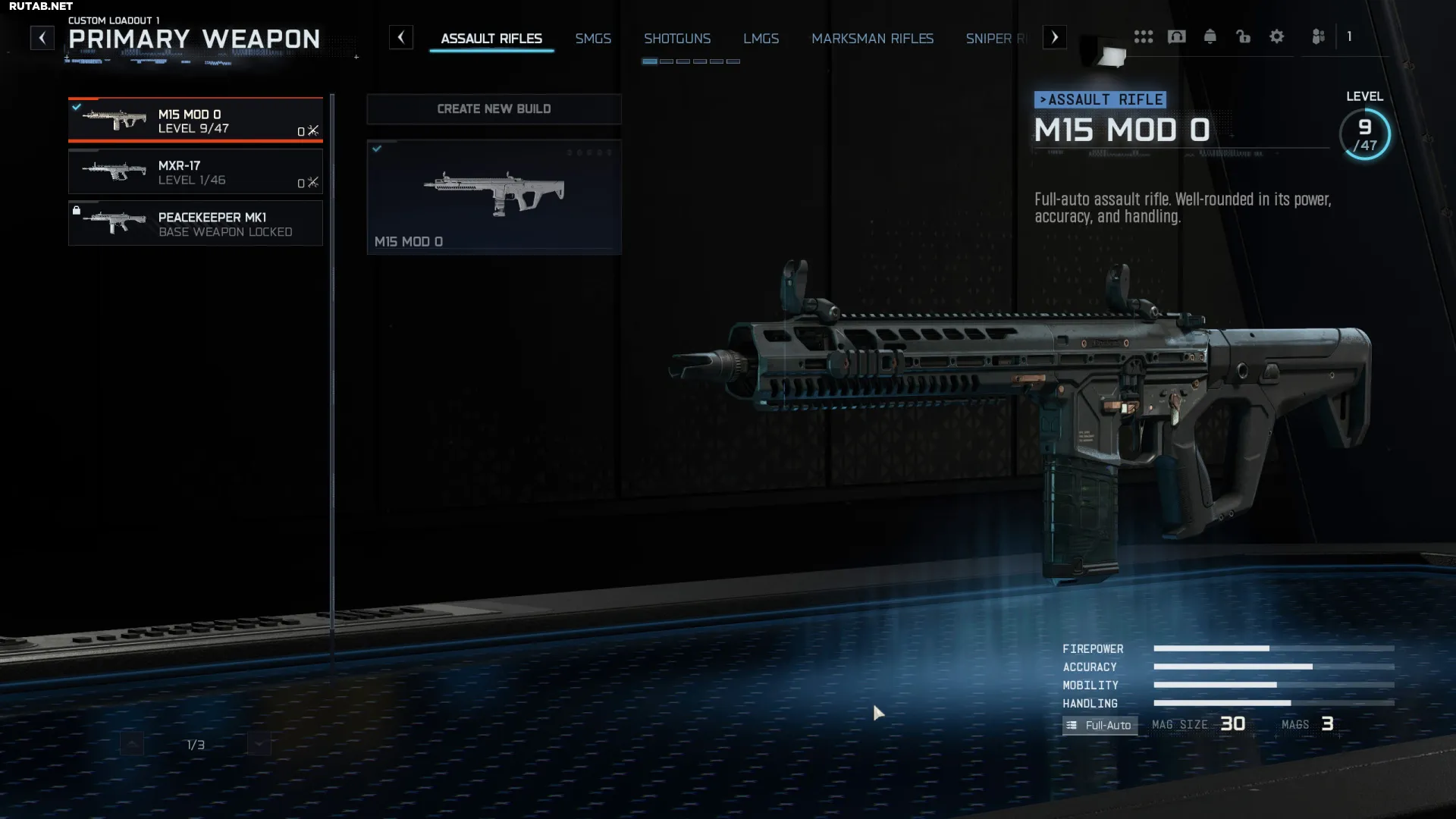Select the locked Peacekeeper MK1 entry
The width and height of the screenshot is (1456, 819).
[196, 224]
